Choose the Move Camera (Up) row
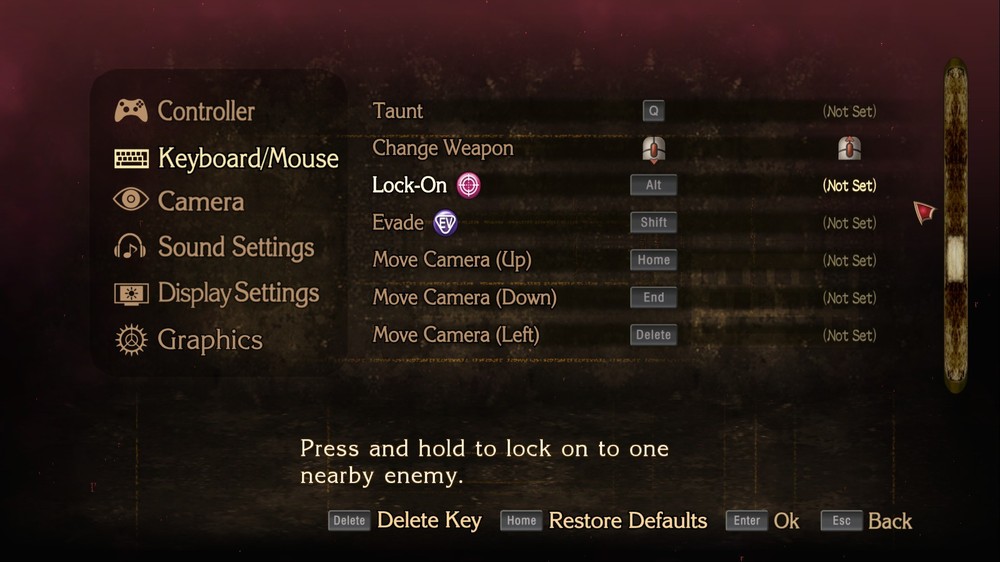 (x=452, y=260)
